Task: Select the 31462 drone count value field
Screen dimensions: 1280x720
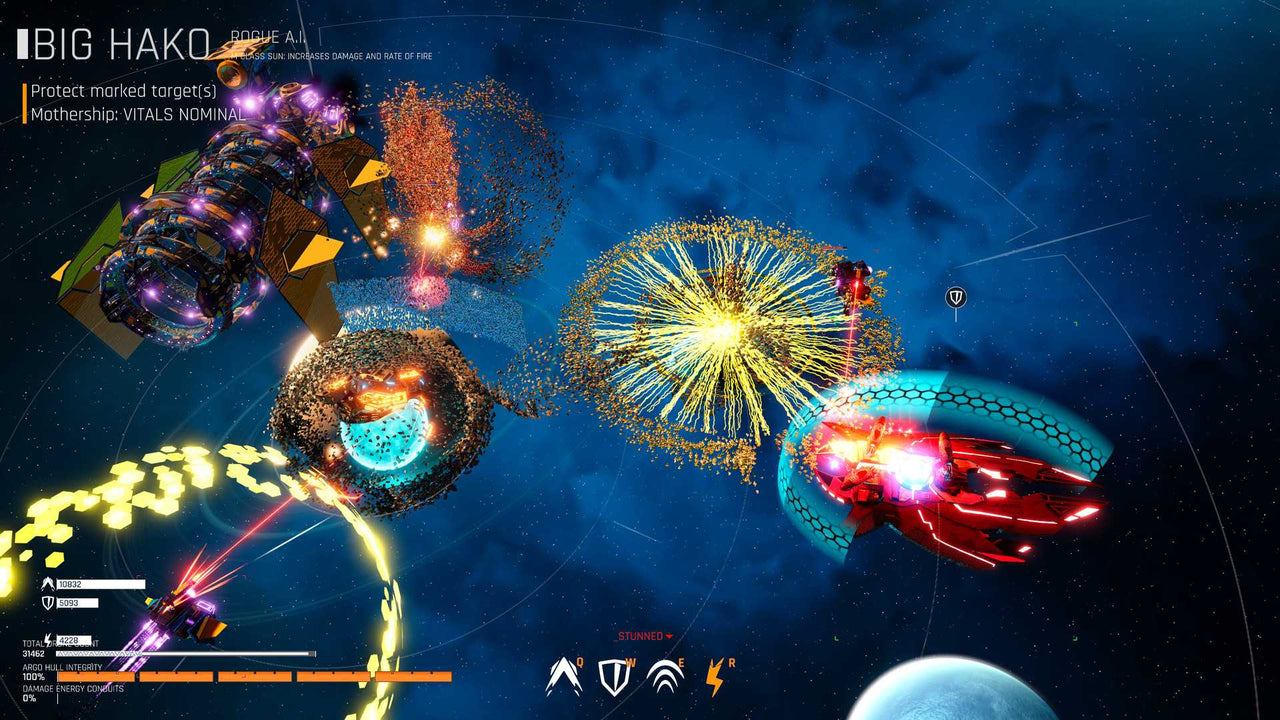Action: [x=33, y=653]
